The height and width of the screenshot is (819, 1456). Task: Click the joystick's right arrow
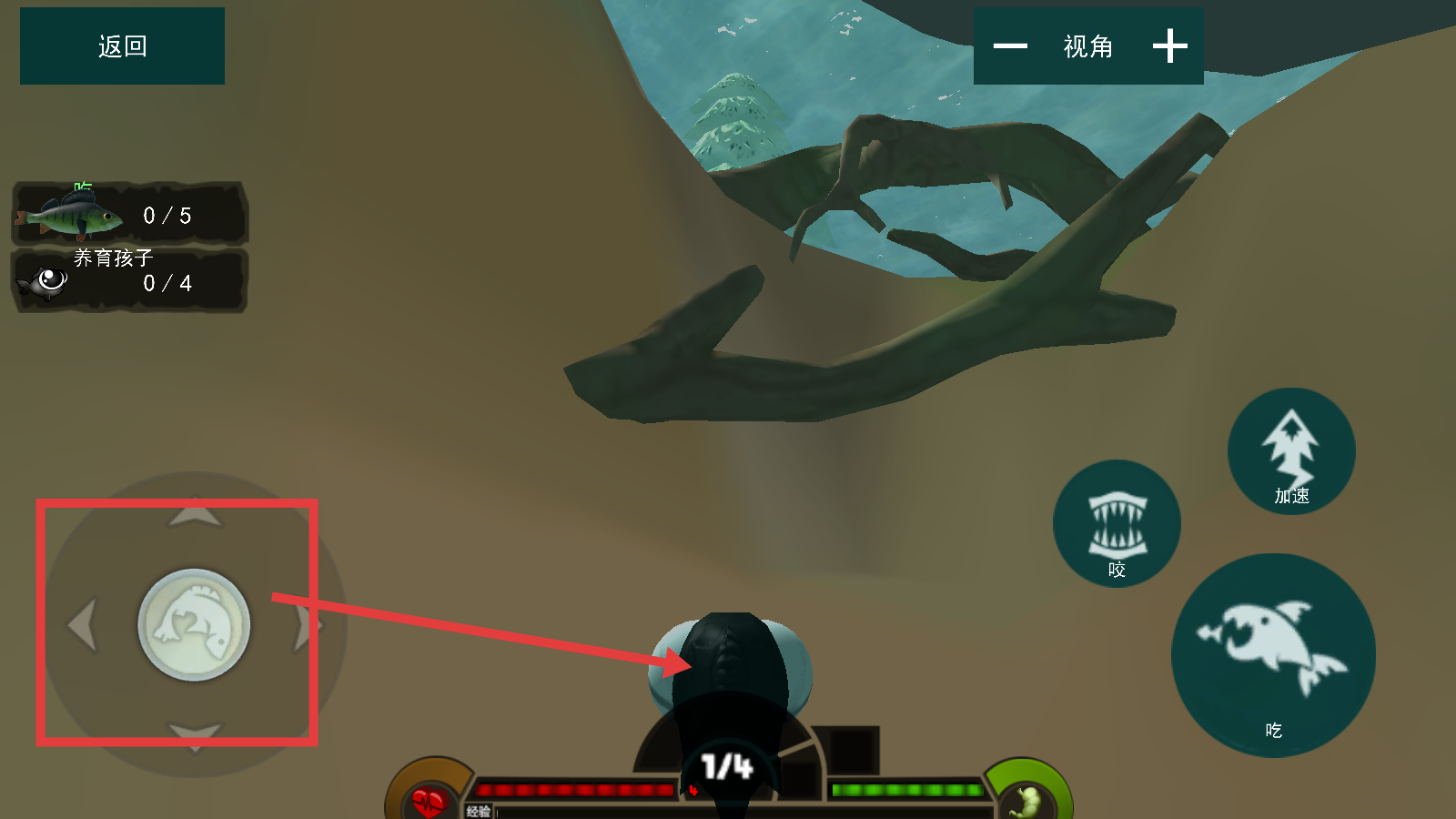(x=304, y=625)
